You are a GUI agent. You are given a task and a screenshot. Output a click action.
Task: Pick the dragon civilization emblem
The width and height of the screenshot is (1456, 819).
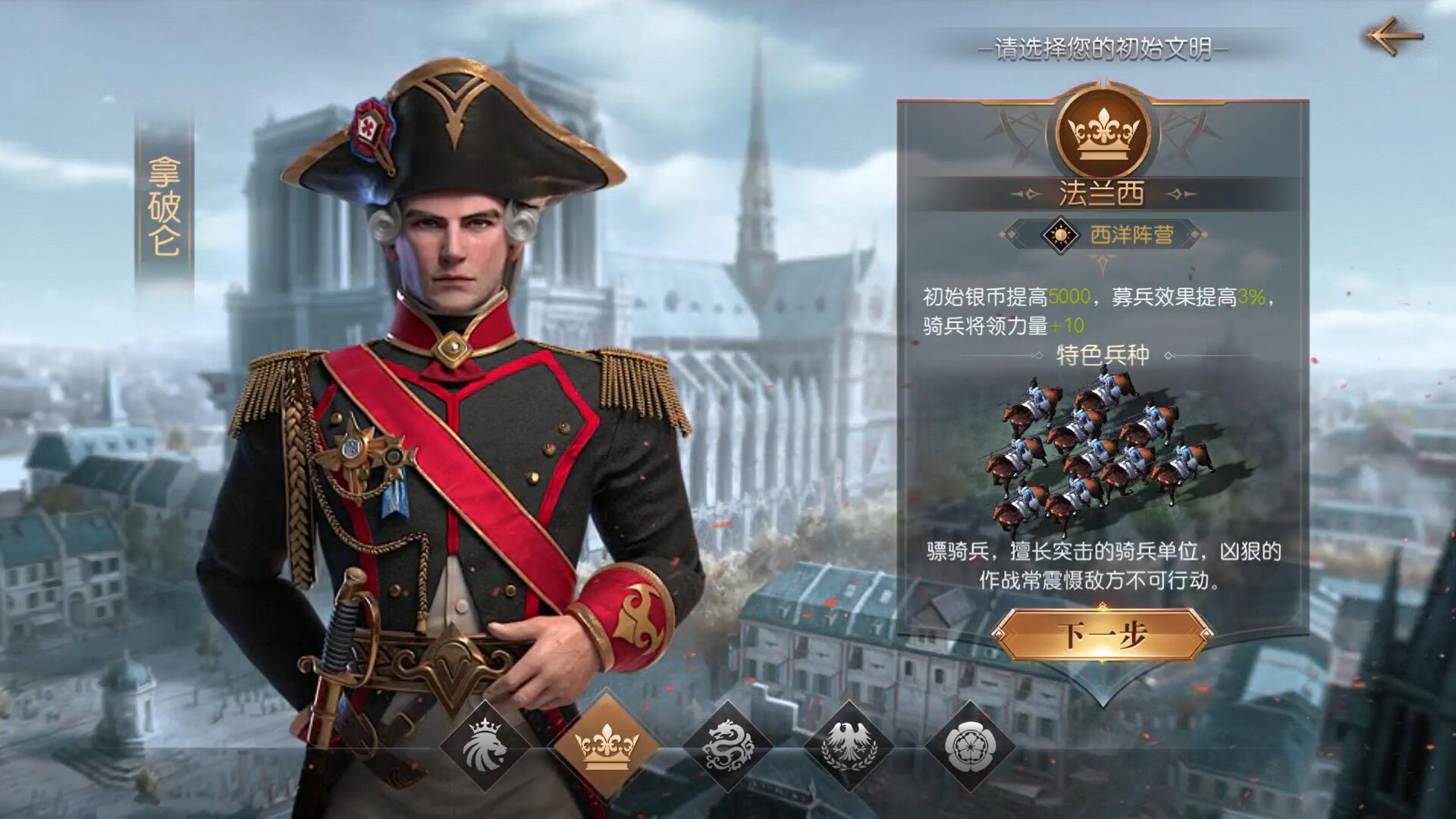[x=727, y=746]
